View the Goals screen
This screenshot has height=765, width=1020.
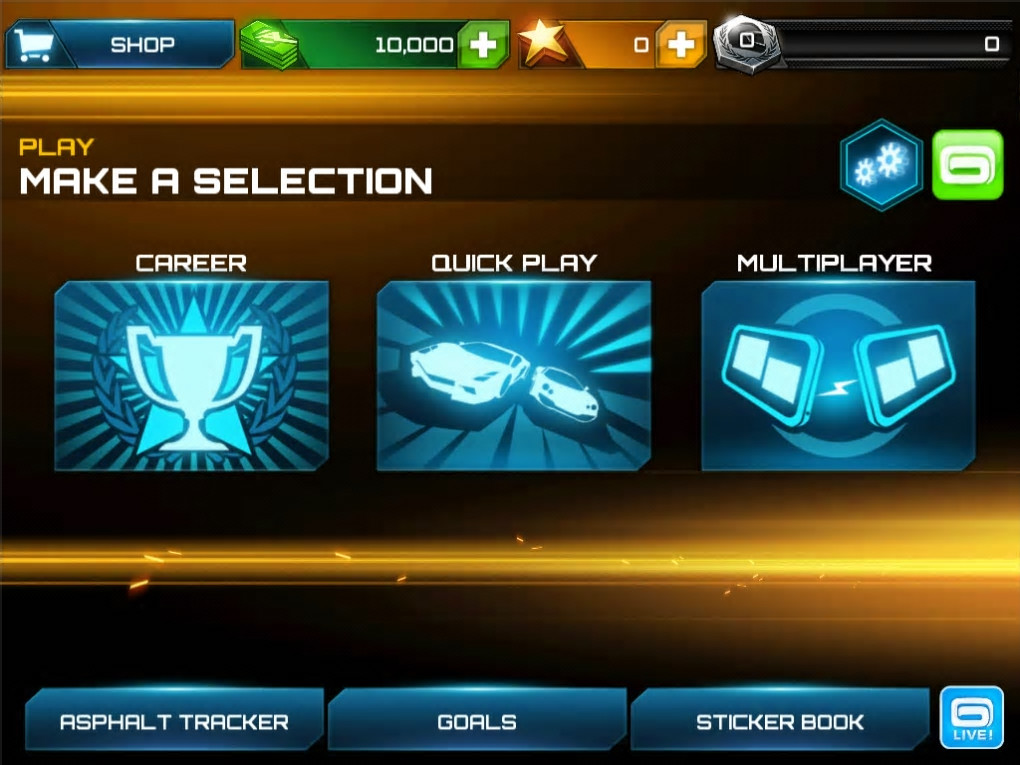tap(477, 721)
